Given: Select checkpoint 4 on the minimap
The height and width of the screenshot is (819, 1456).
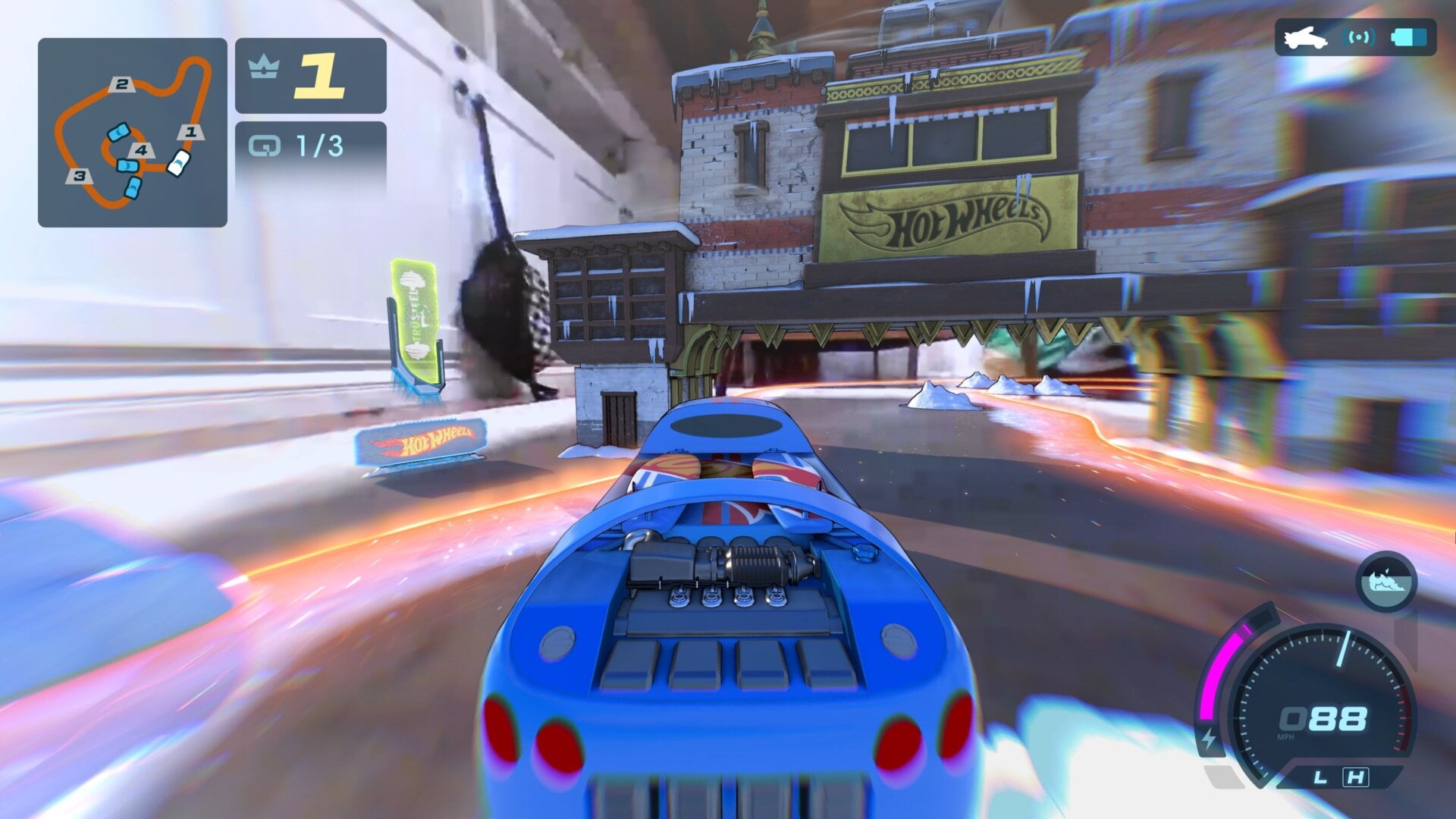Looking at the screenshot, I should pos(141,149).
